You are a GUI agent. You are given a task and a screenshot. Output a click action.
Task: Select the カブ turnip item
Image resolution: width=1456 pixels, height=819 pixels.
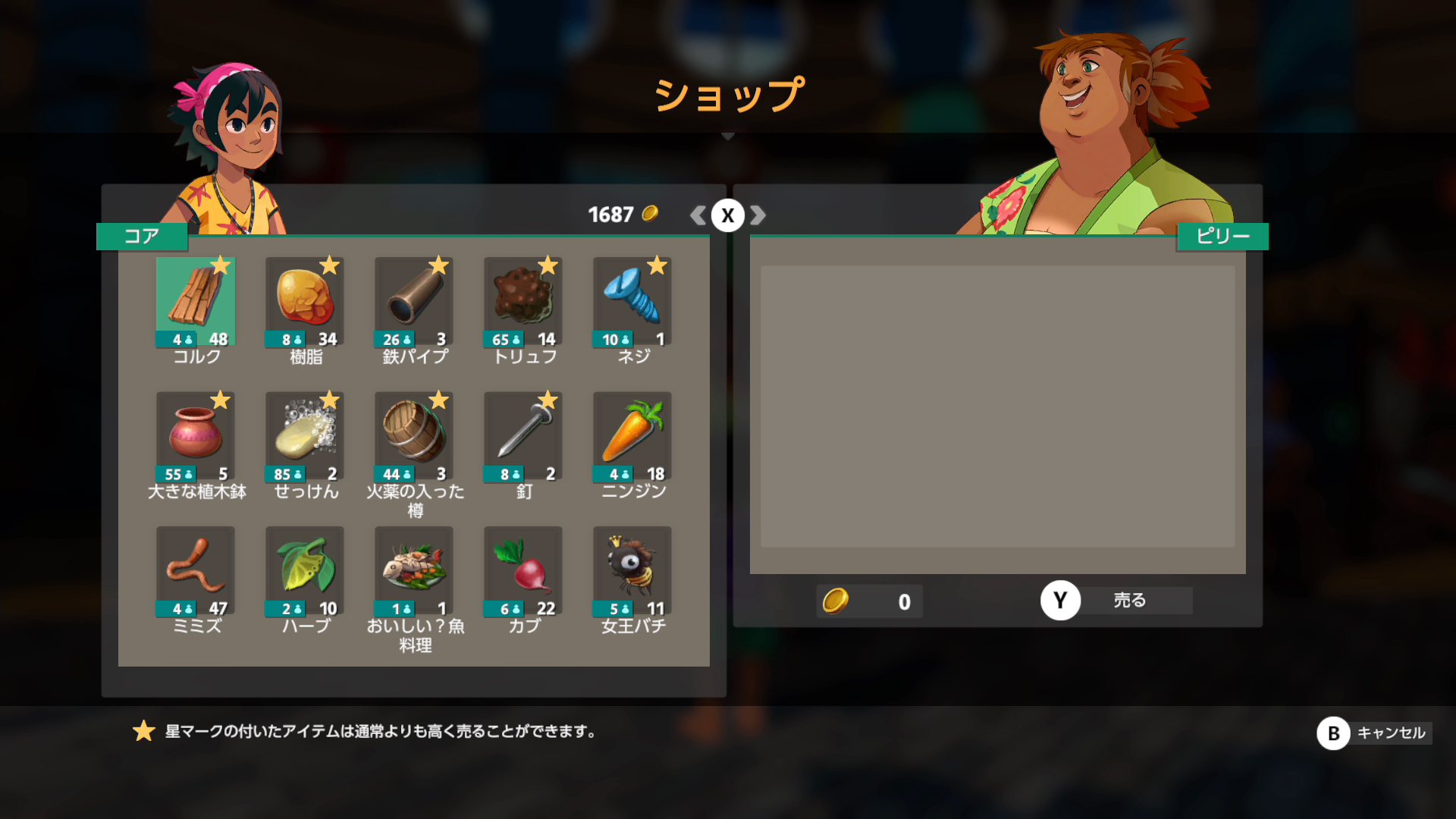click(523, 571)
